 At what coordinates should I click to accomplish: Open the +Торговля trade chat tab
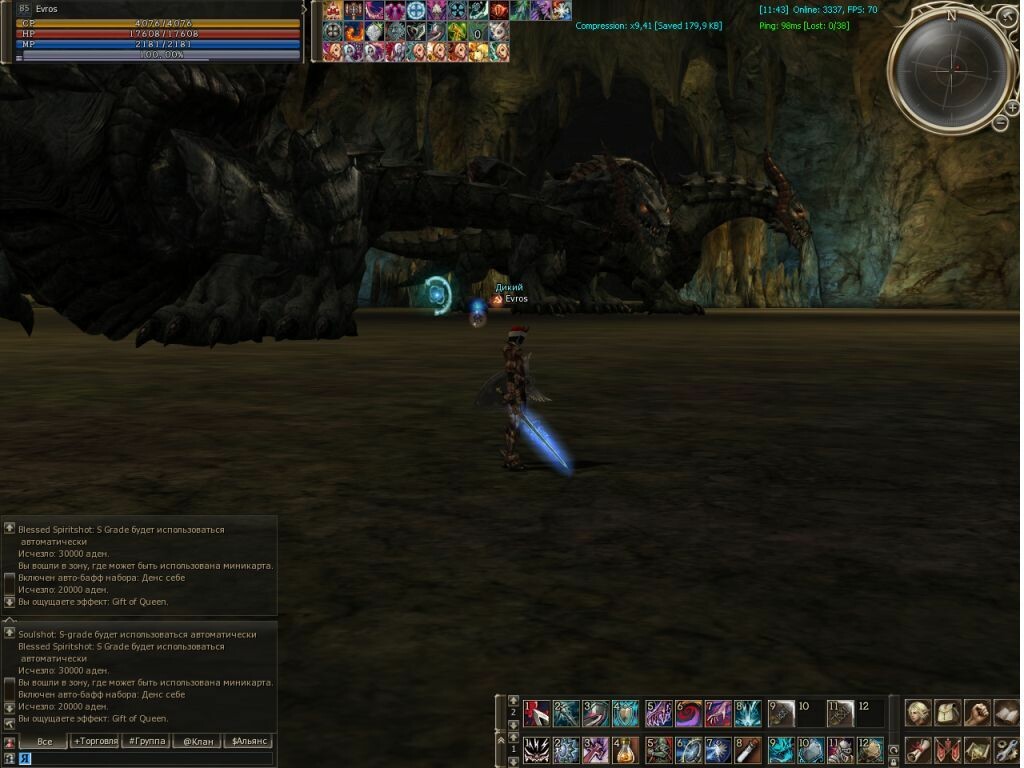[95, 741]
